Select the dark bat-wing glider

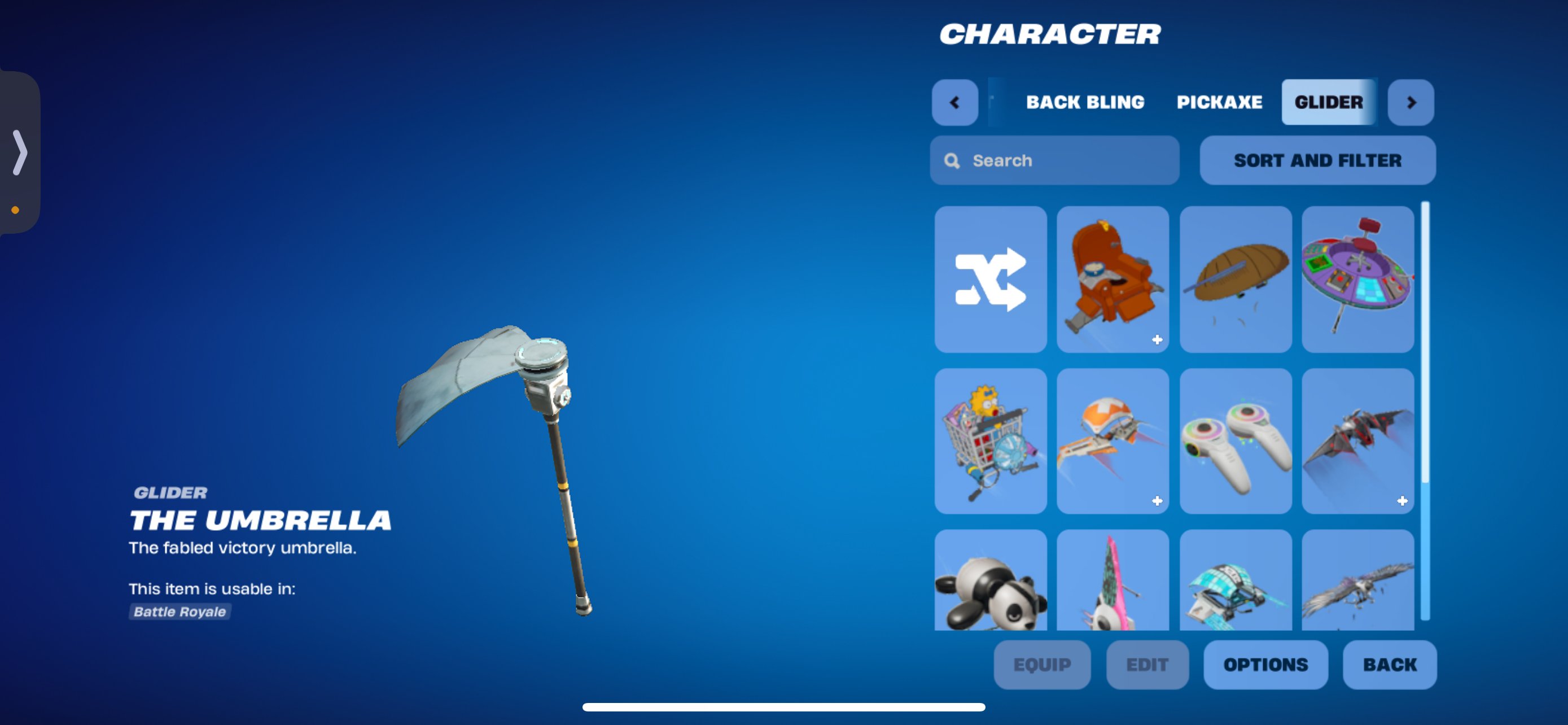(1357, 442)
